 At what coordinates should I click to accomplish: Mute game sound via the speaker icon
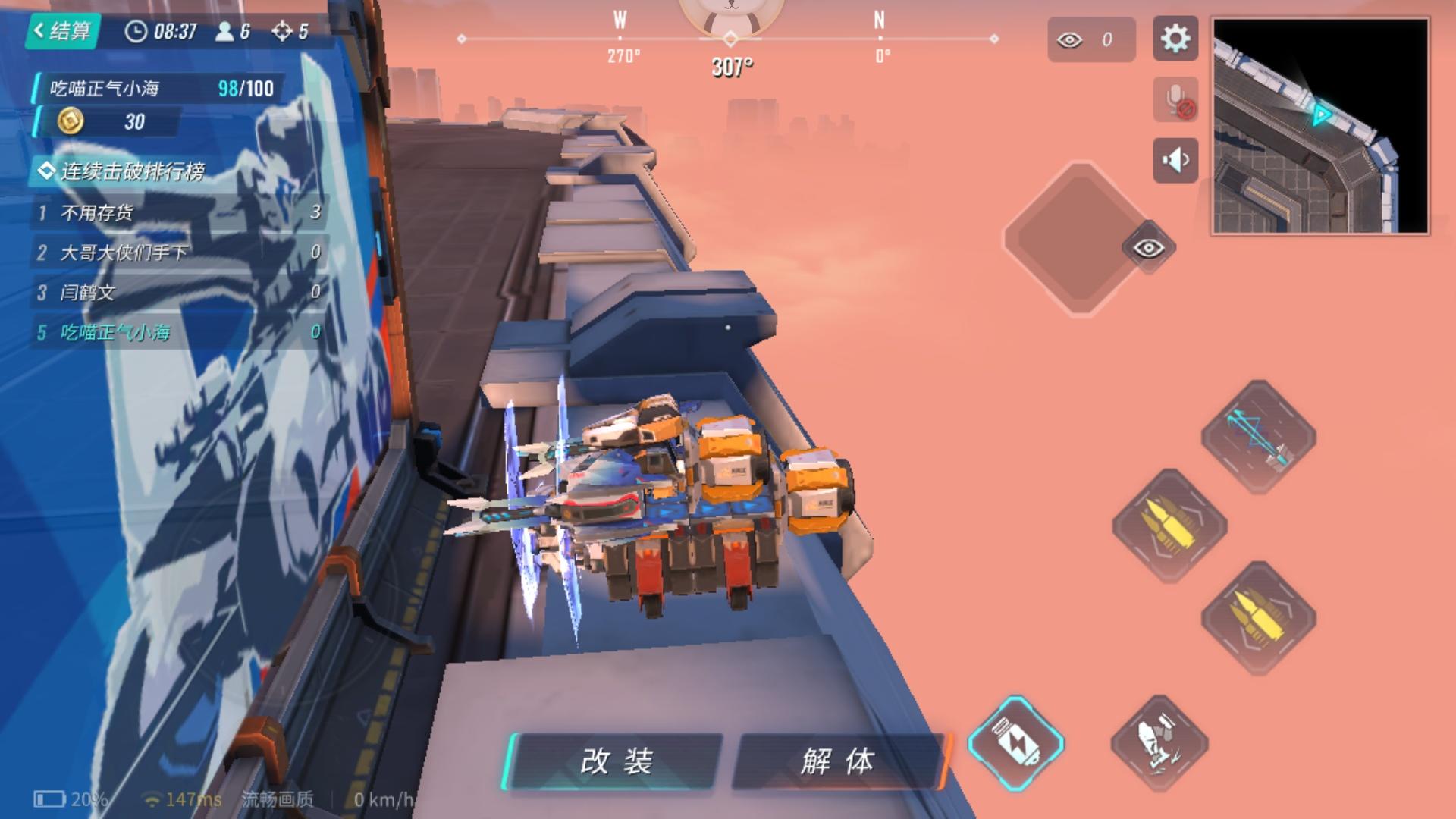[1174, 161]
